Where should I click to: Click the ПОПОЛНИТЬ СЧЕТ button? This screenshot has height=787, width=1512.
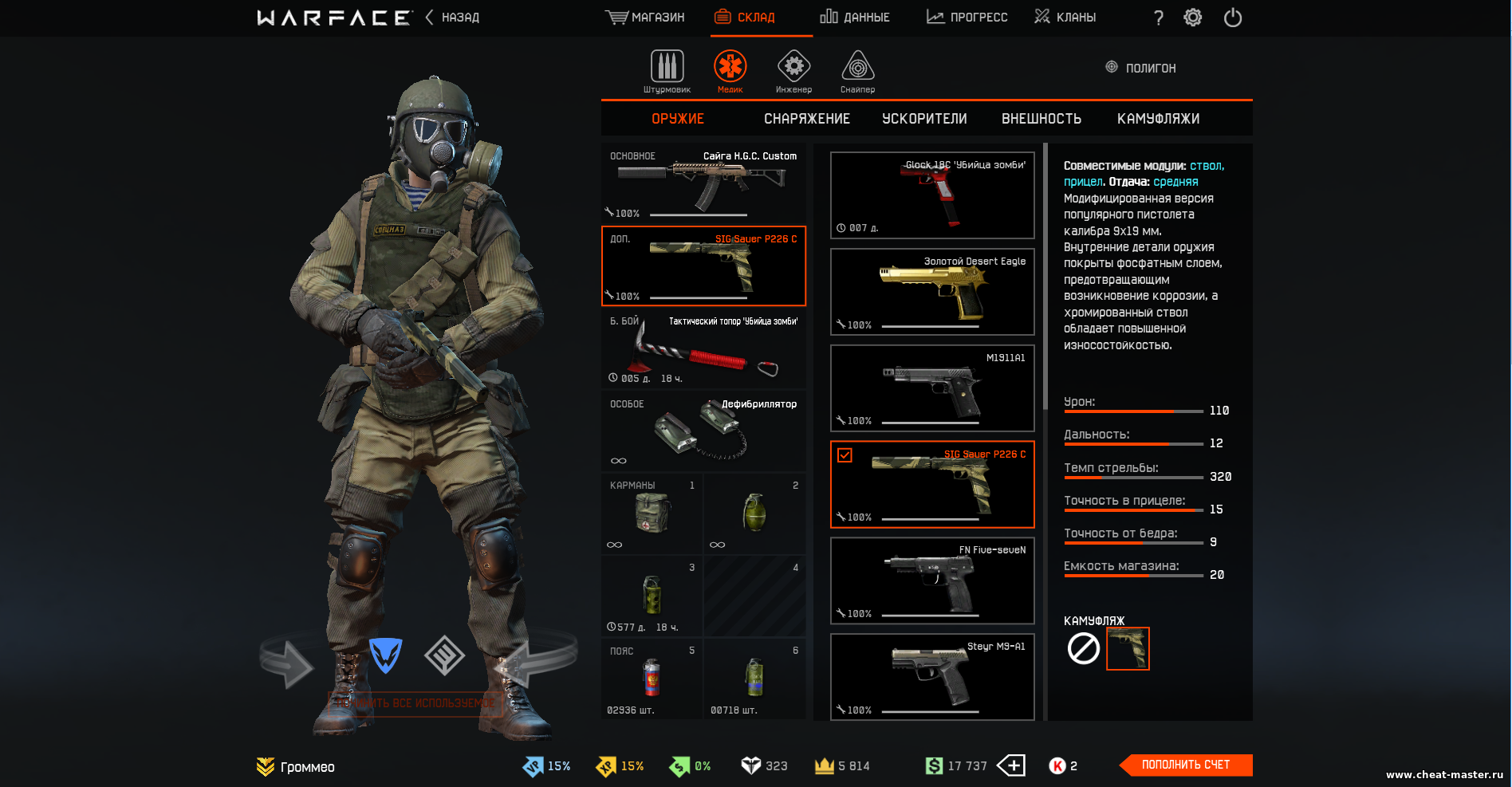pos(1186,765)
